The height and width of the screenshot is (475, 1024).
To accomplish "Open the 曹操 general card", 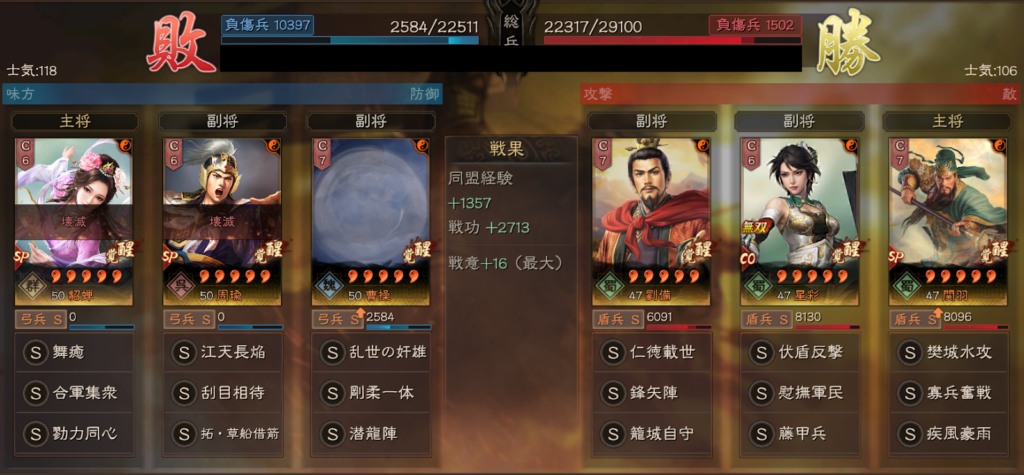I will click(370, 219).
